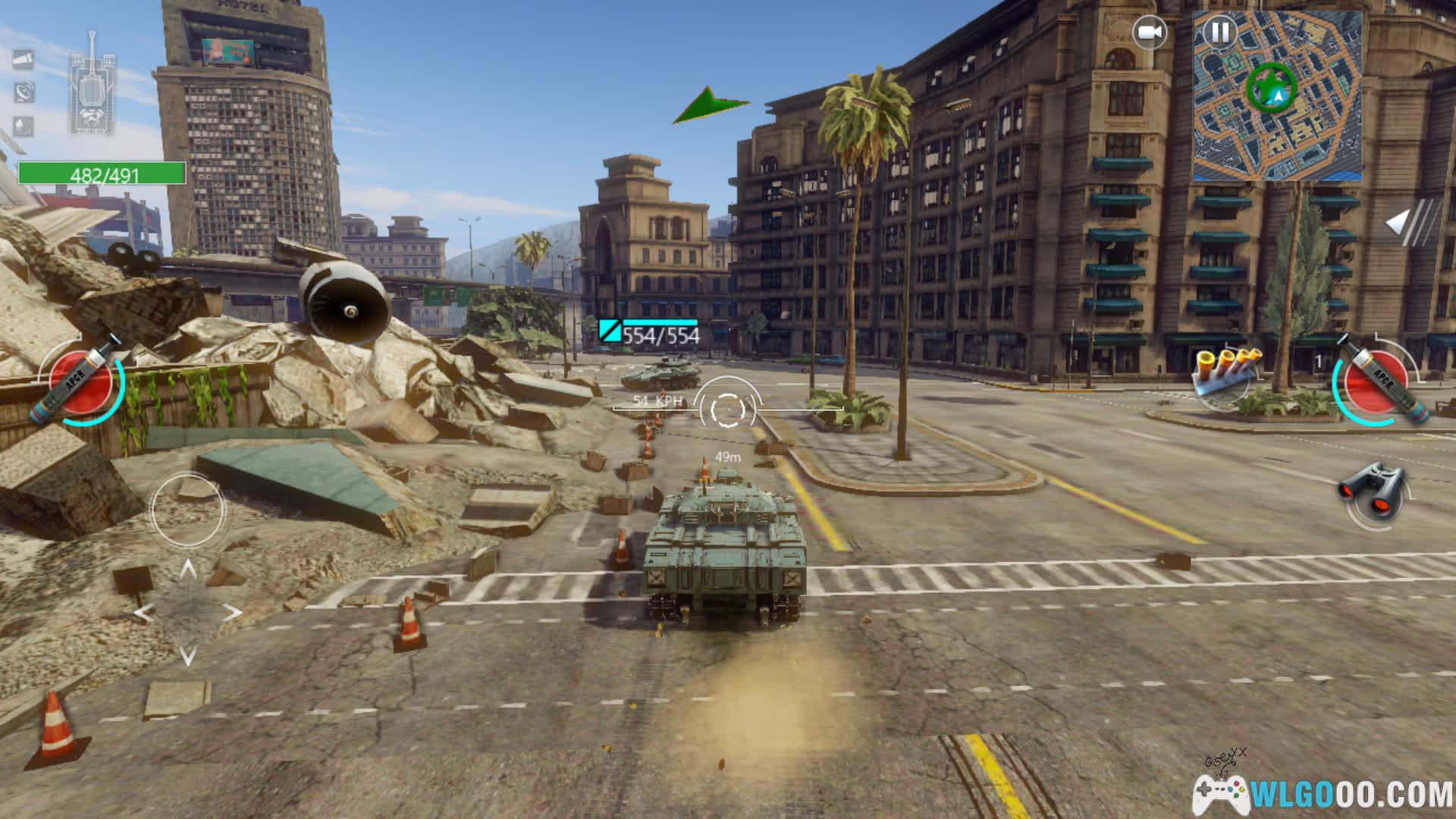The width and height of the screenshot is (1456, 819).
Task: Toggle the camera view button
Action: [1150, 33]
